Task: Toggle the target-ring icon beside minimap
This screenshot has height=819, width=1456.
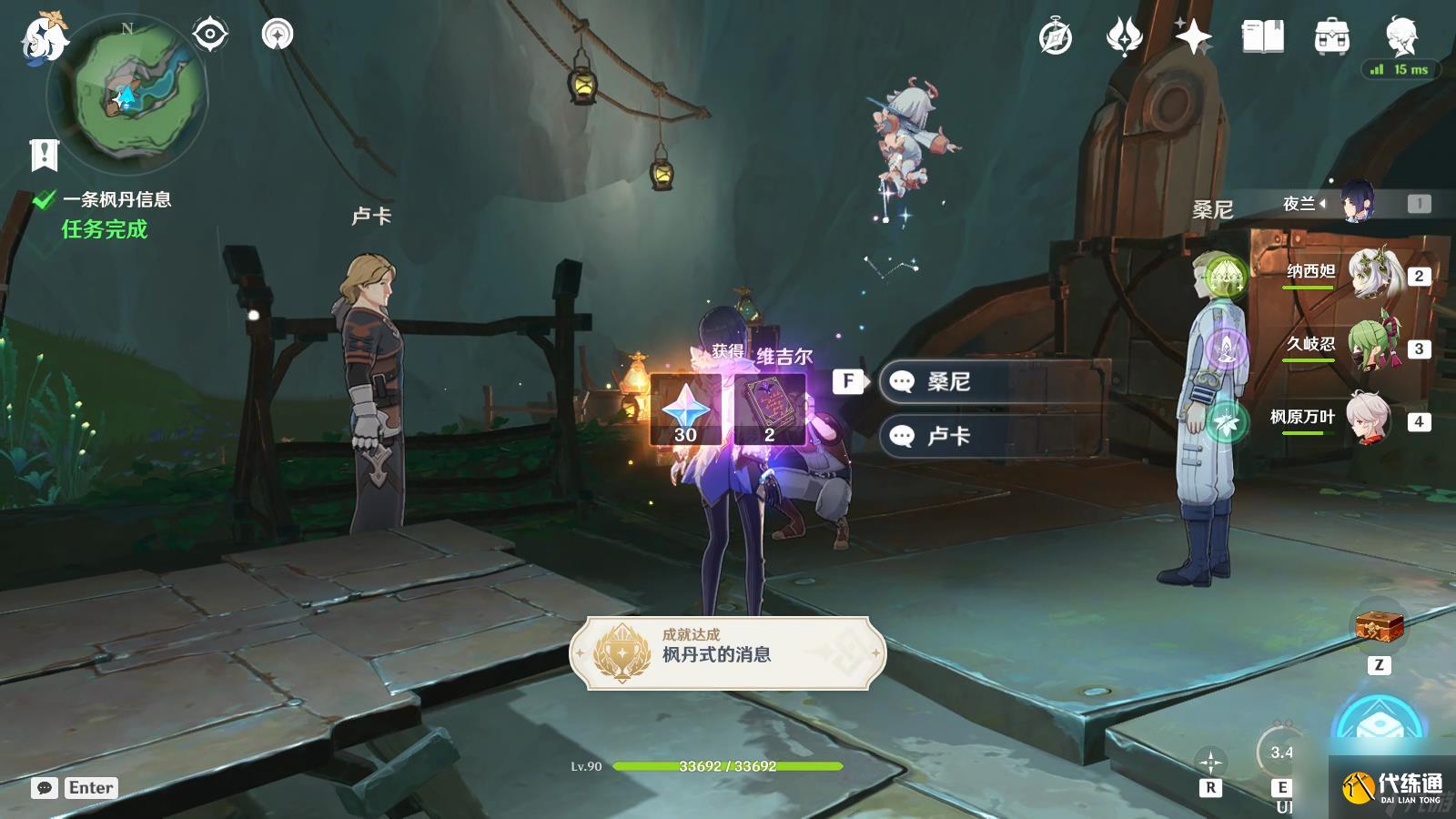Action: pyautogui.click(x=210, y=35)
